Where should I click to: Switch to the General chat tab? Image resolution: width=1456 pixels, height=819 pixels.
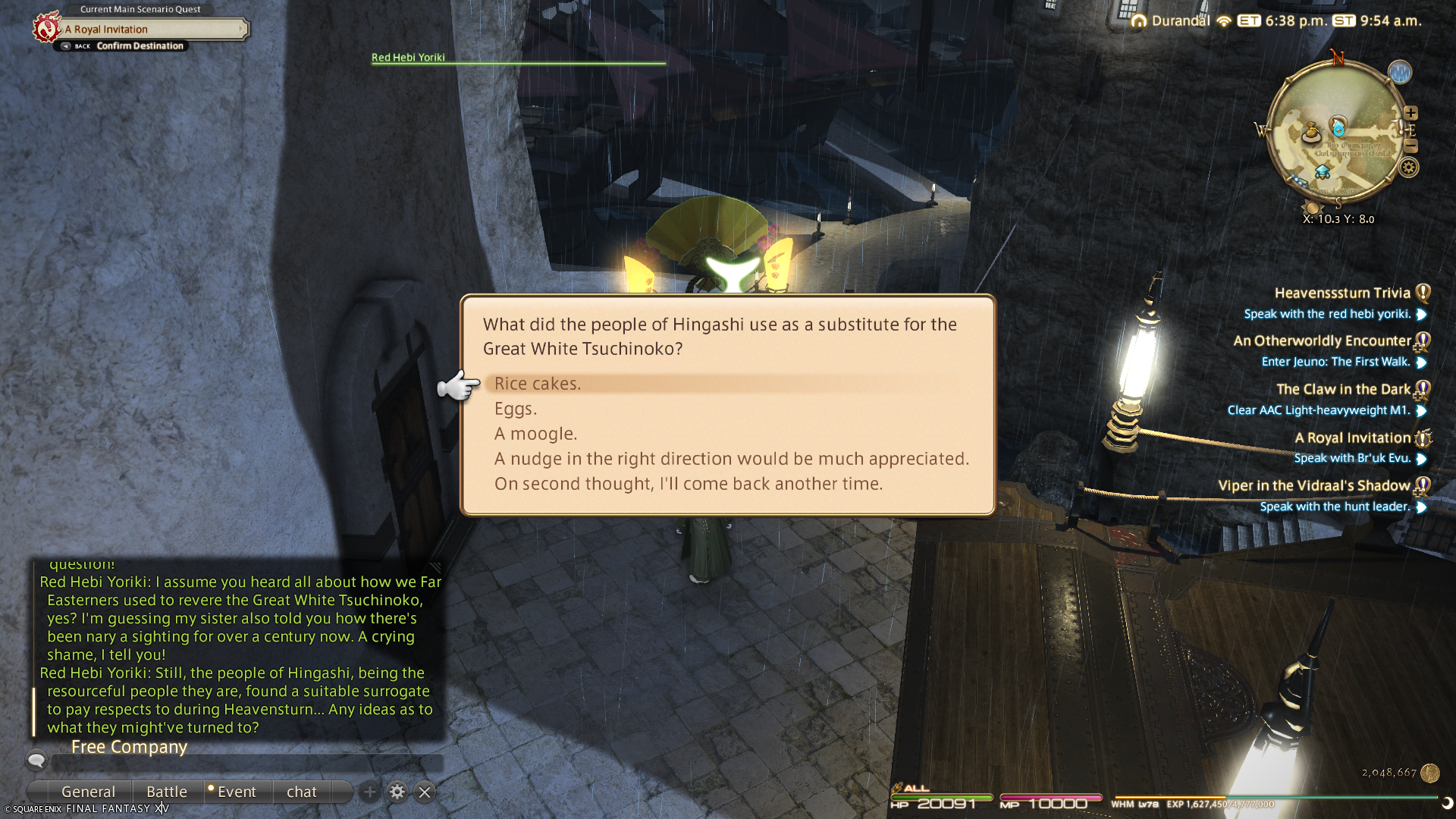(88, 792)
